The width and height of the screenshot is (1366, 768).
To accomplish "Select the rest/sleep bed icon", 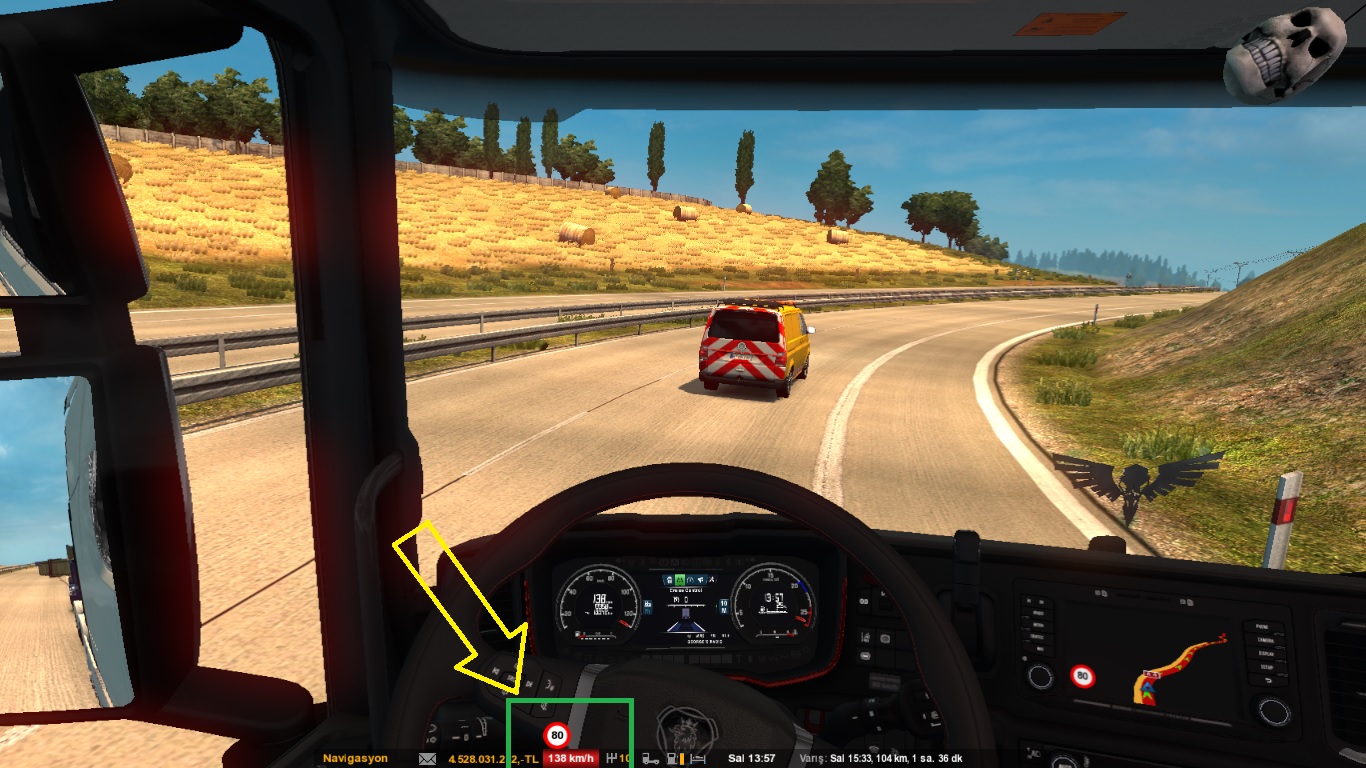I will [696, 758].
